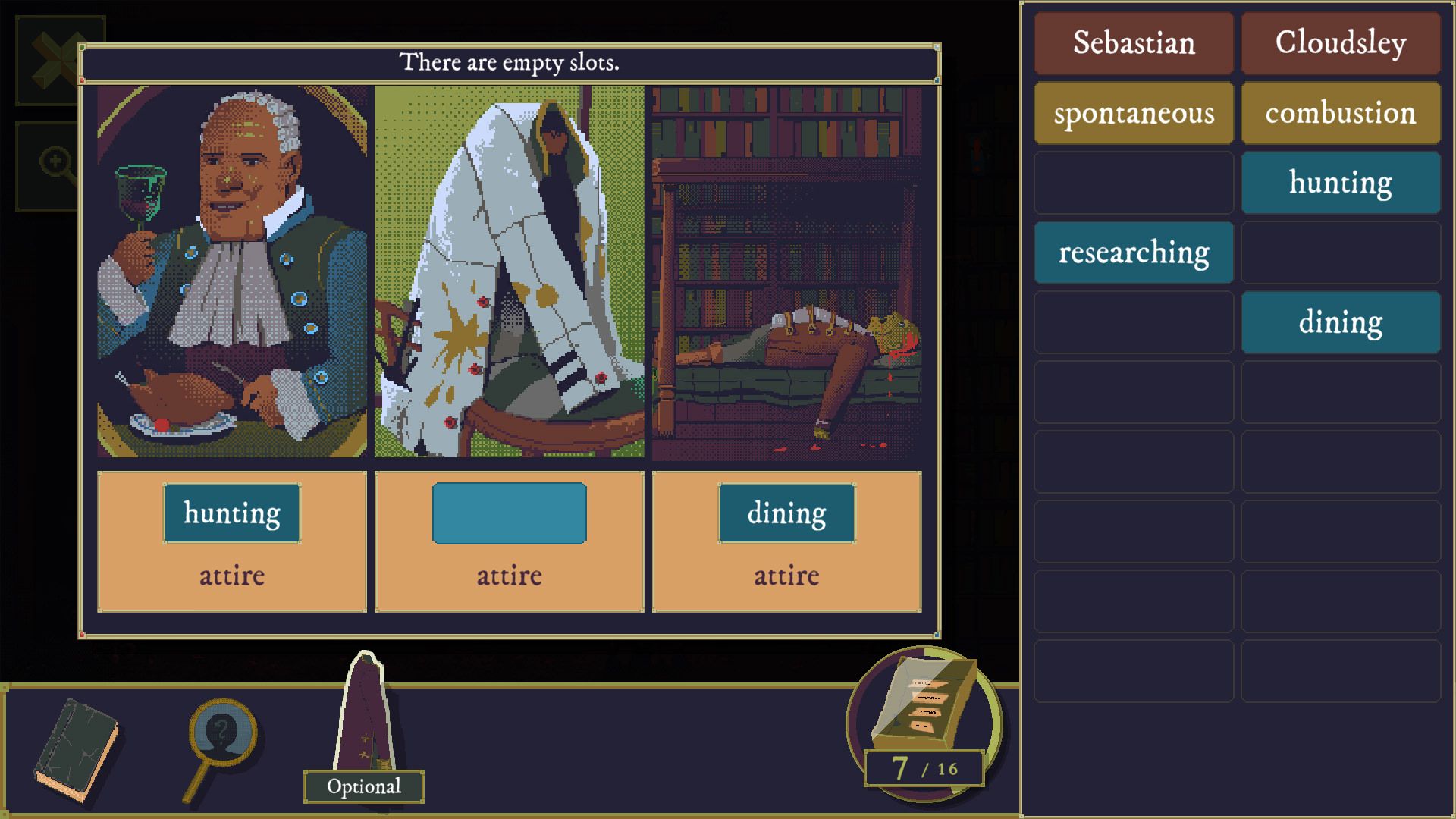Select the "researching" word tile

coord(1133,253)
